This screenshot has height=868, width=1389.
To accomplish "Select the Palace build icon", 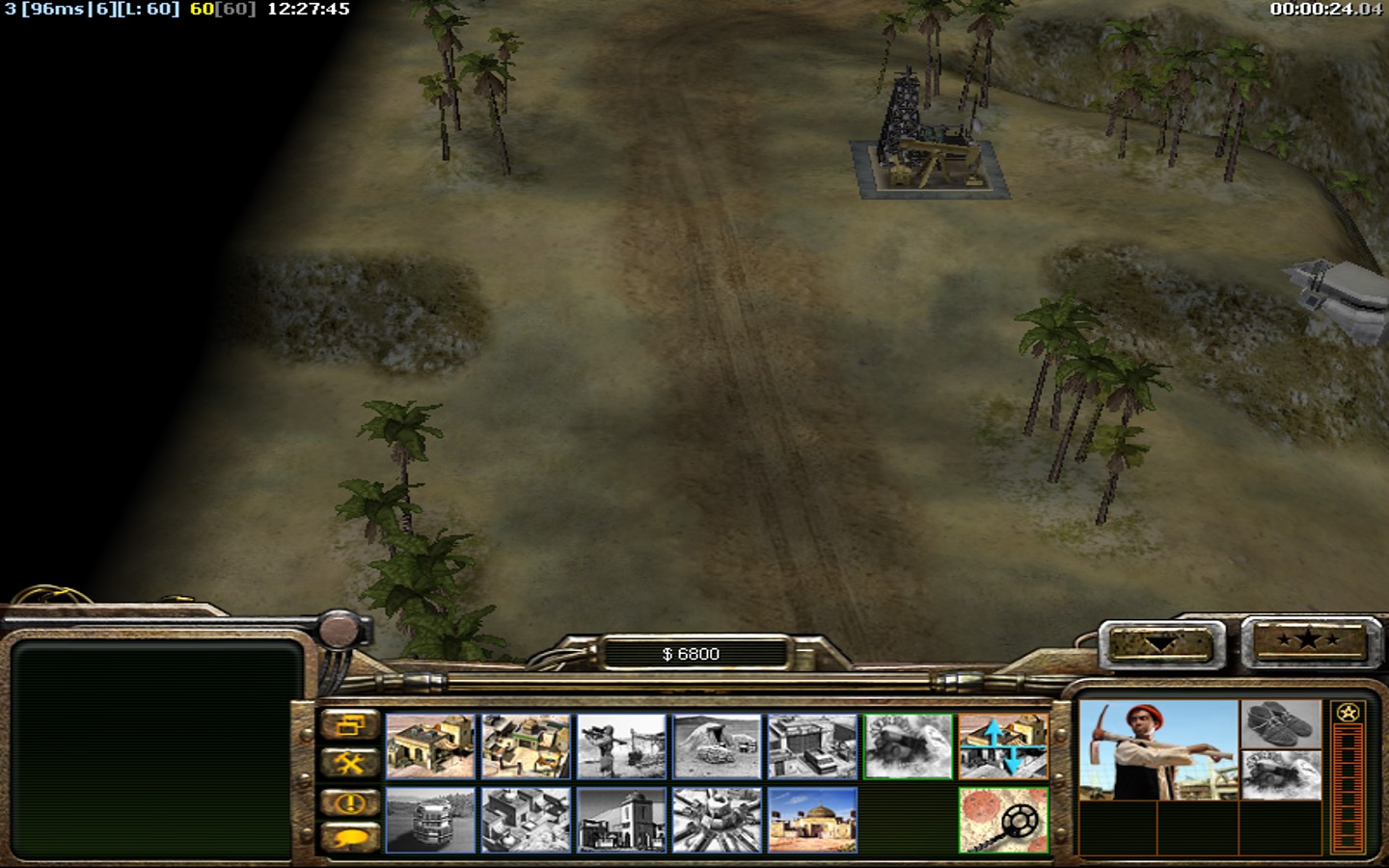I will click(622, 821).
